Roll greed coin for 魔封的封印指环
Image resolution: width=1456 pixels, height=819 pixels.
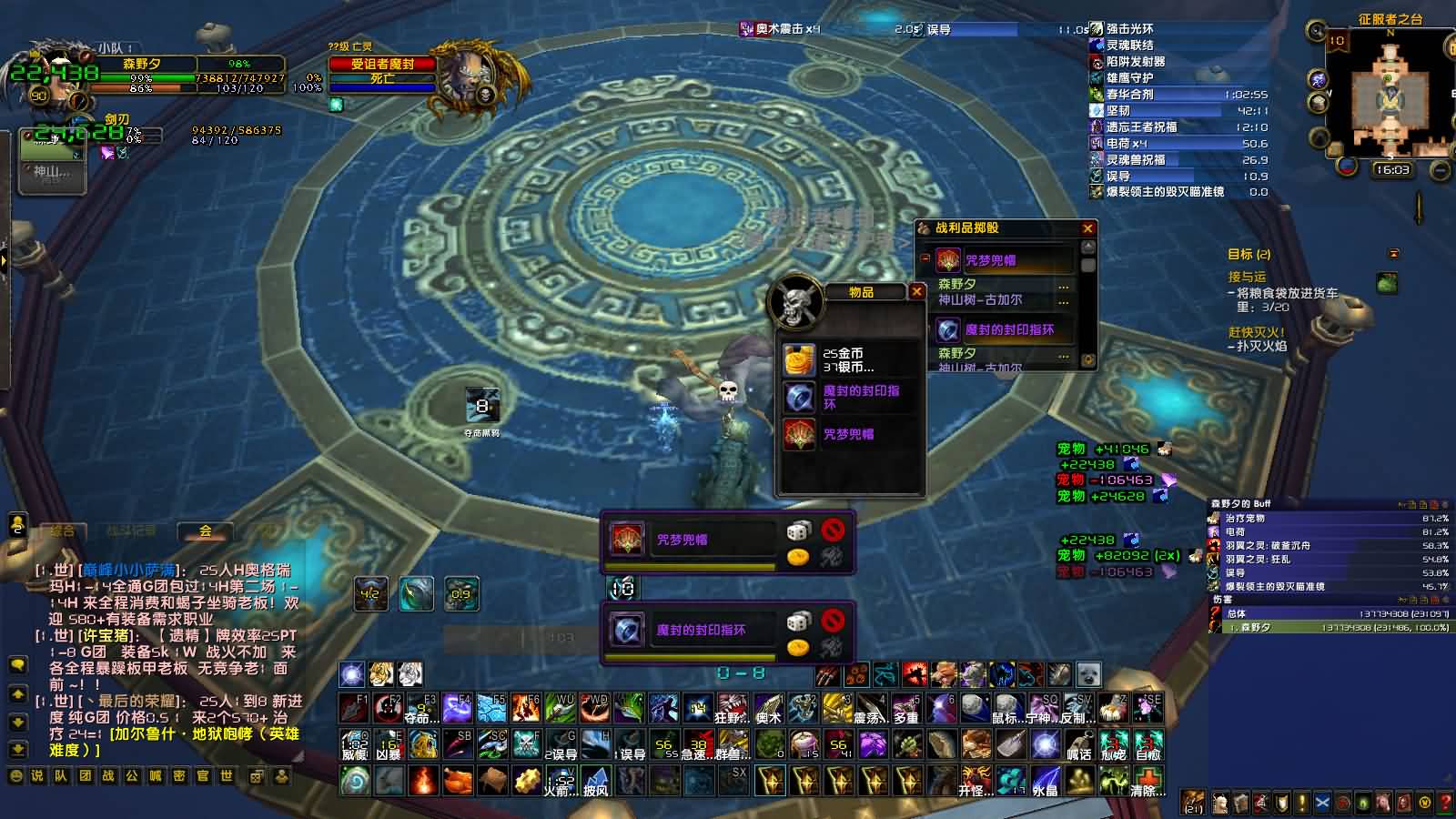click(798, 647)
